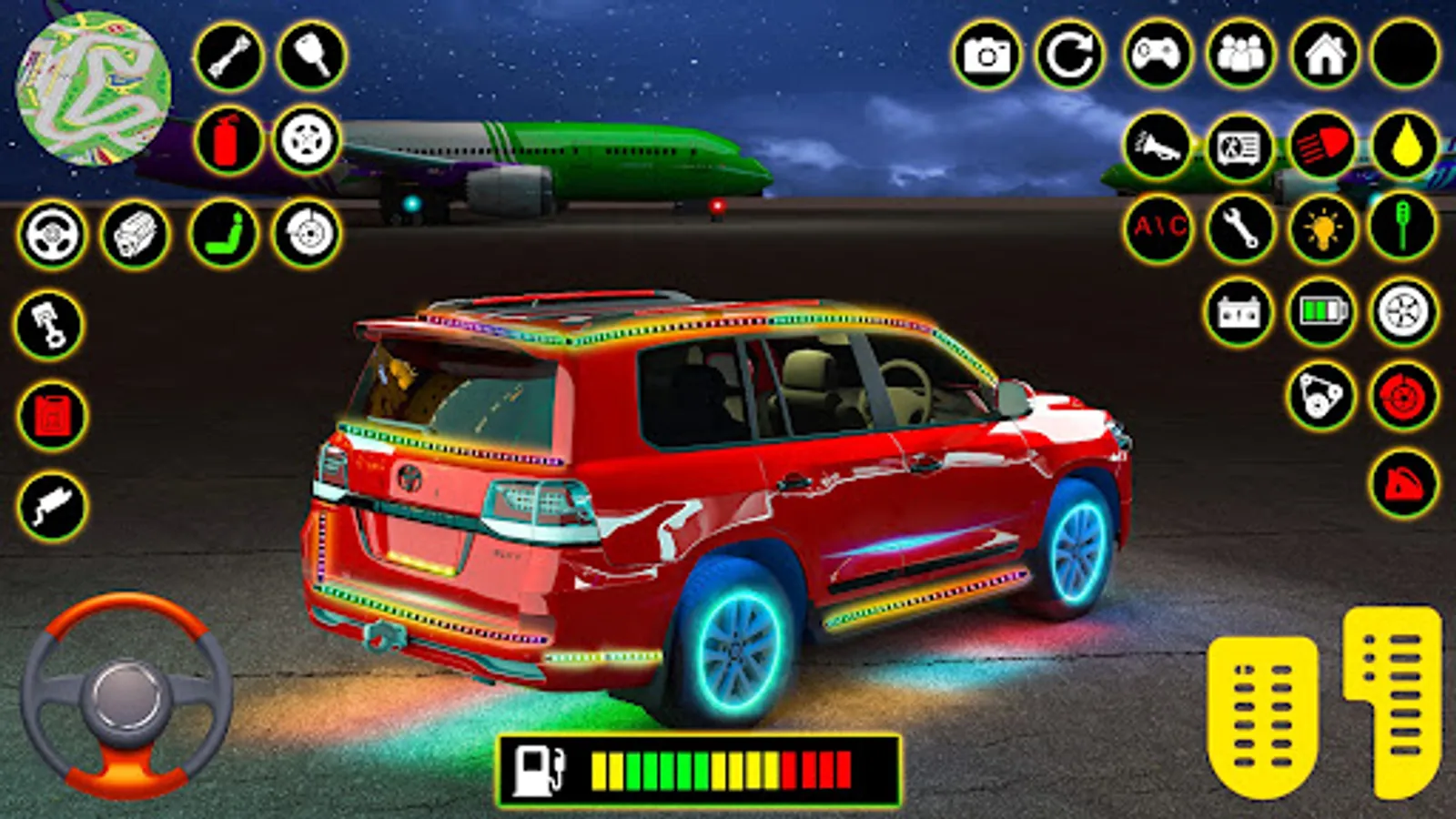1456x819 pixels.
Task: Toggle the red headlight icon
Action: [1322, 145]
